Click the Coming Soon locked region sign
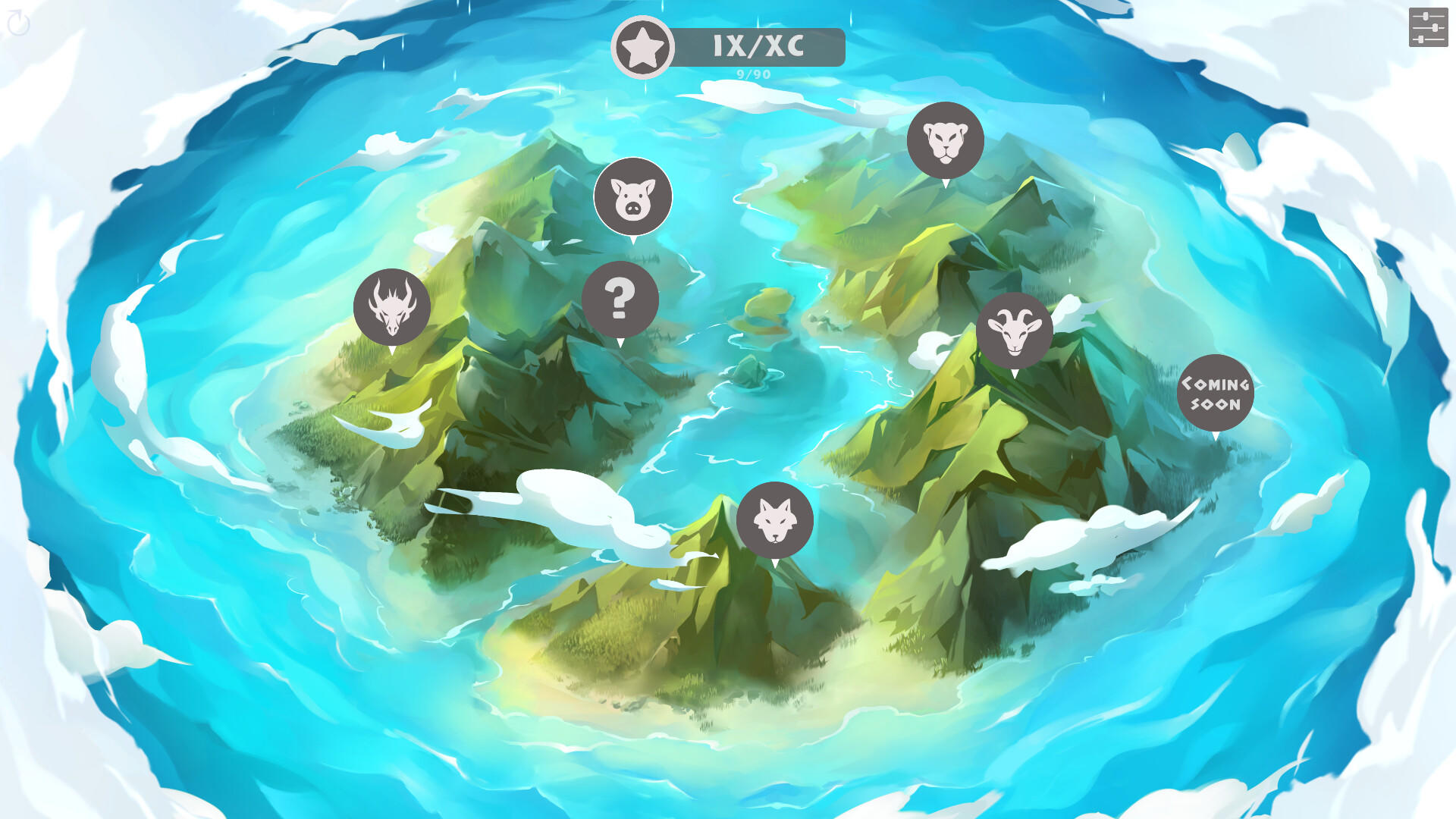 1215,393
